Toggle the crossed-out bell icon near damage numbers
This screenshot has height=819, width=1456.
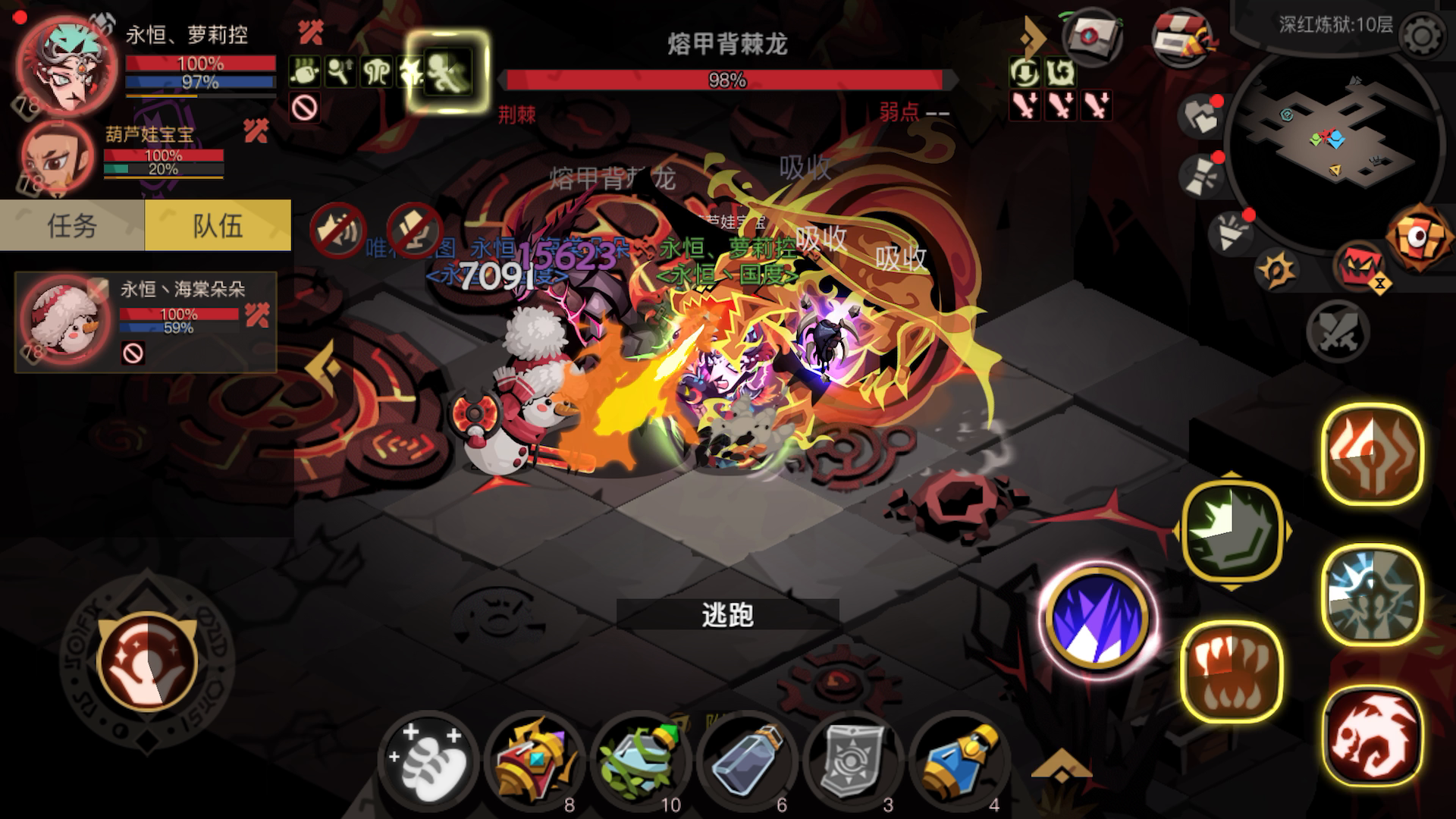tap(337, 227)
